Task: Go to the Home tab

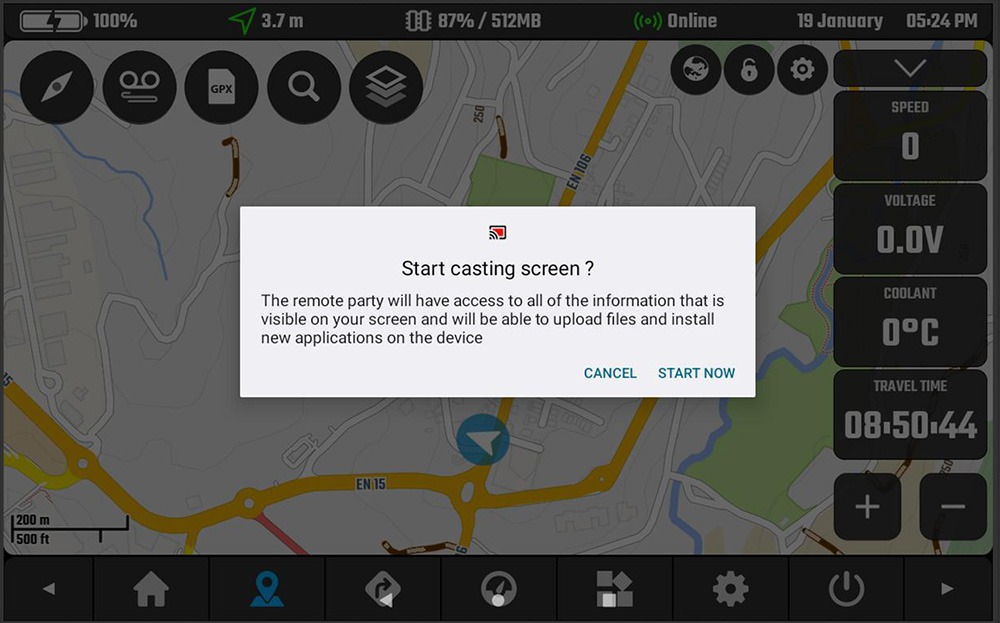Action: click(151, 589)
